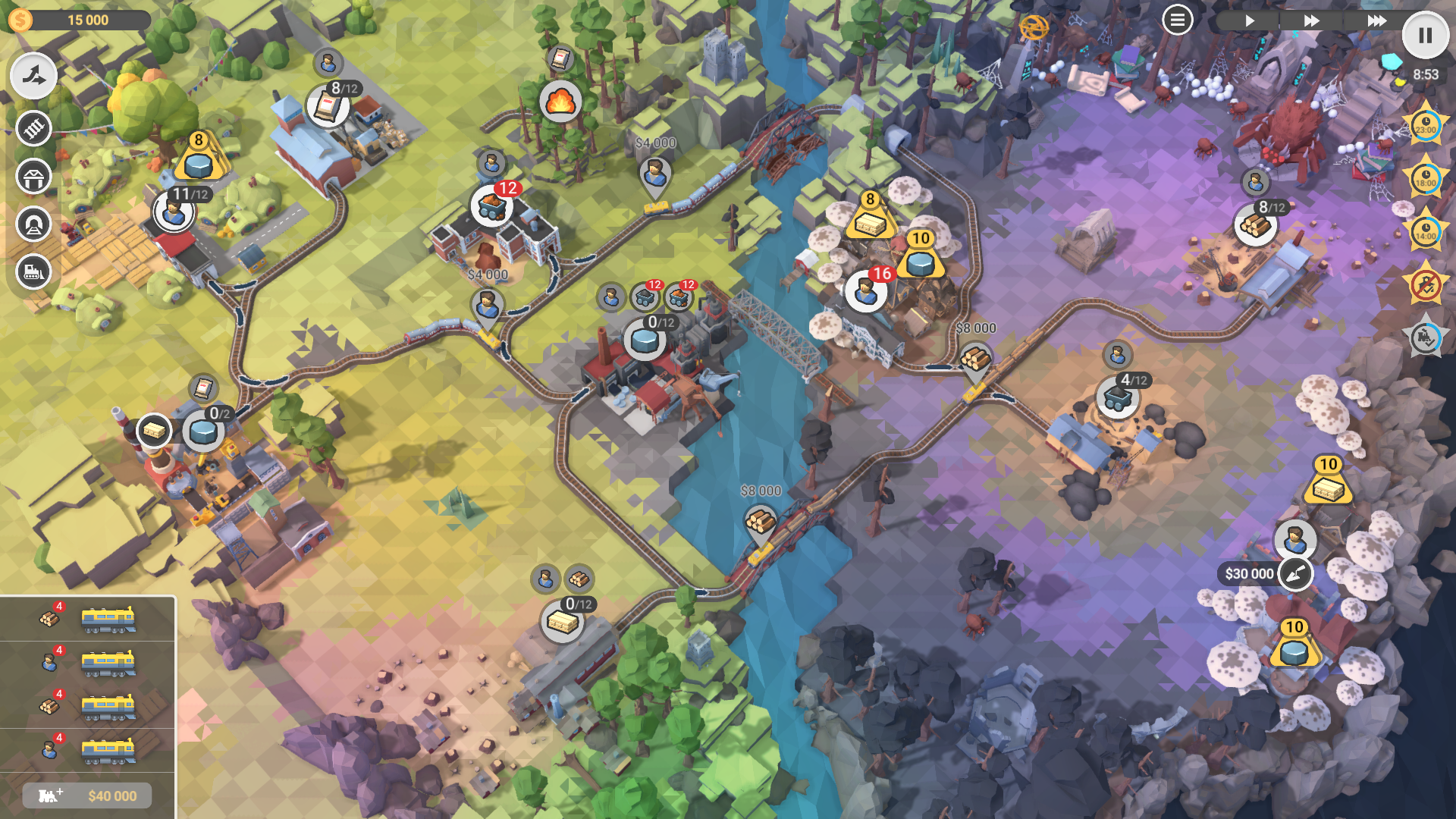Select the station building tool
This screenshot has width=1456, height=819.
point(33,177)
